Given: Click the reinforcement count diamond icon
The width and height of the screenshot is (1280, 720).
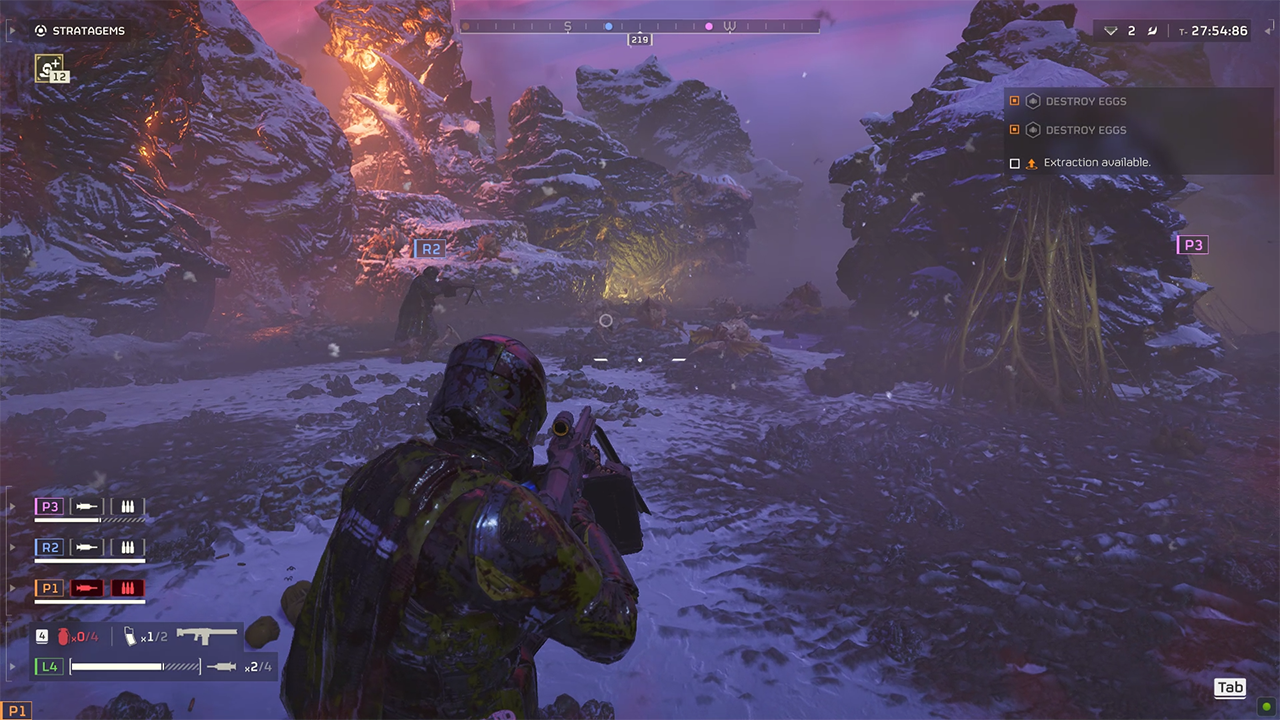Looking at the screenshot, I should click(1110, 31).
